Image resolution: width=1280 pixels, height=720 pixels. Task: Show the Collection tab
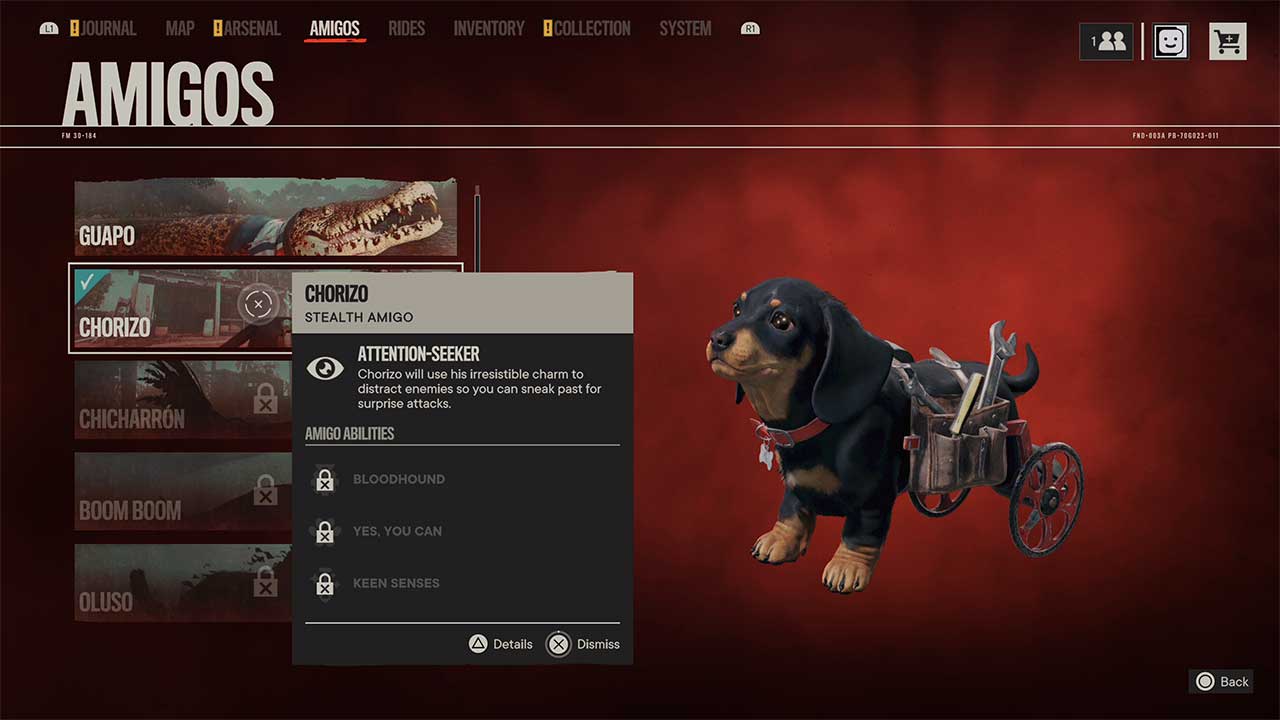pyautogui.click(x=592, y=28)
